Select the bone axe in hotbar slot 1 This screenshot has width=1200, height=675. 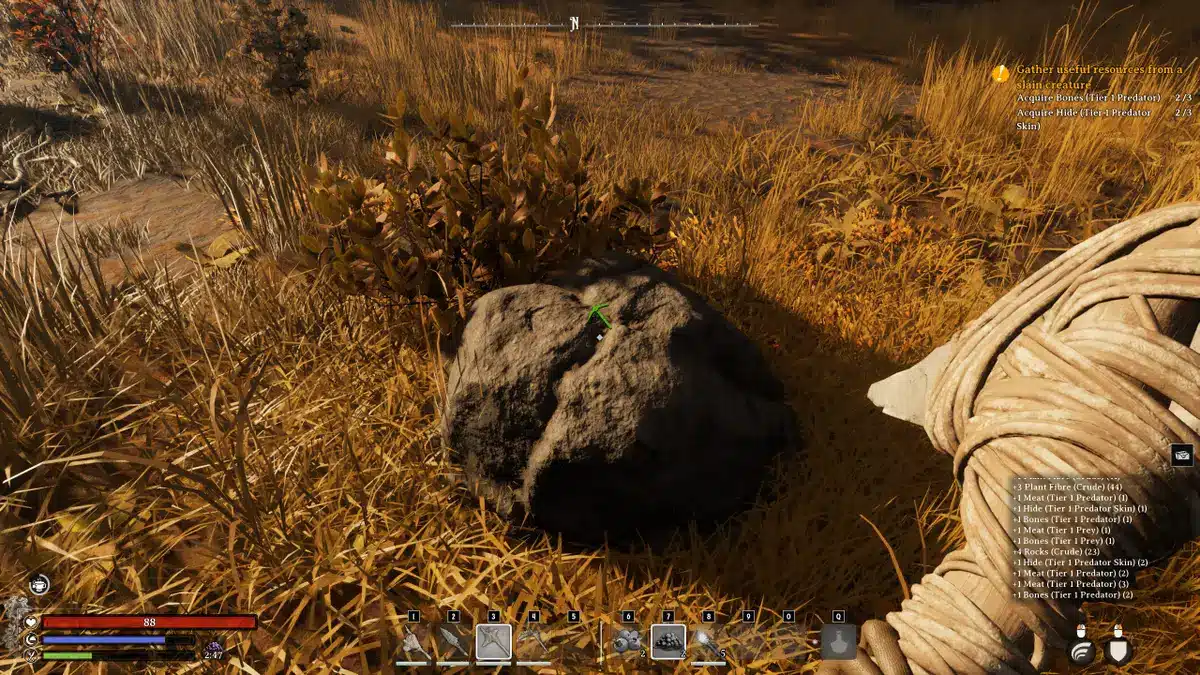pyautogui.click(x=413, y=642)
